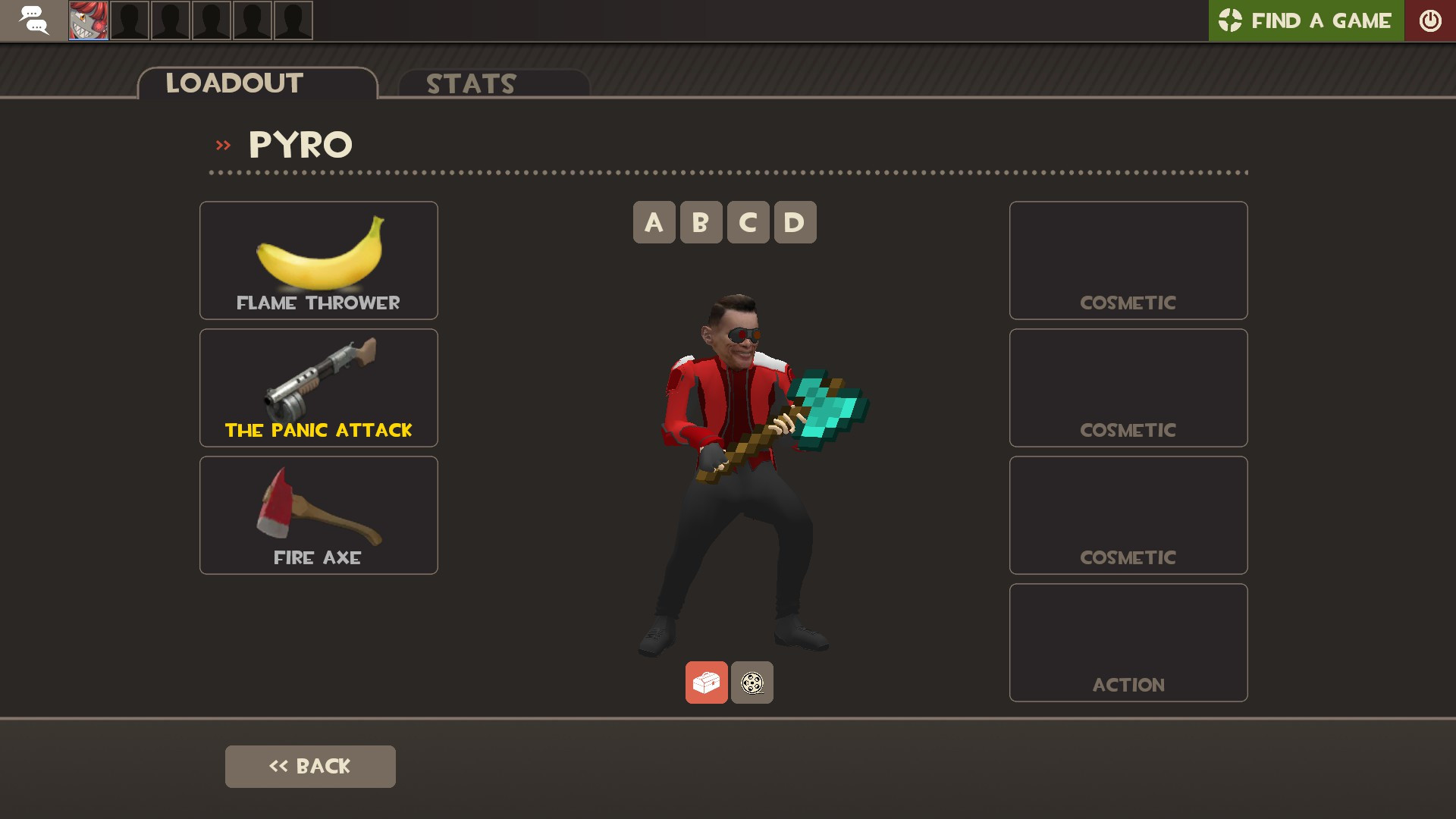Click the red toolbox icon button

(706, 682)
